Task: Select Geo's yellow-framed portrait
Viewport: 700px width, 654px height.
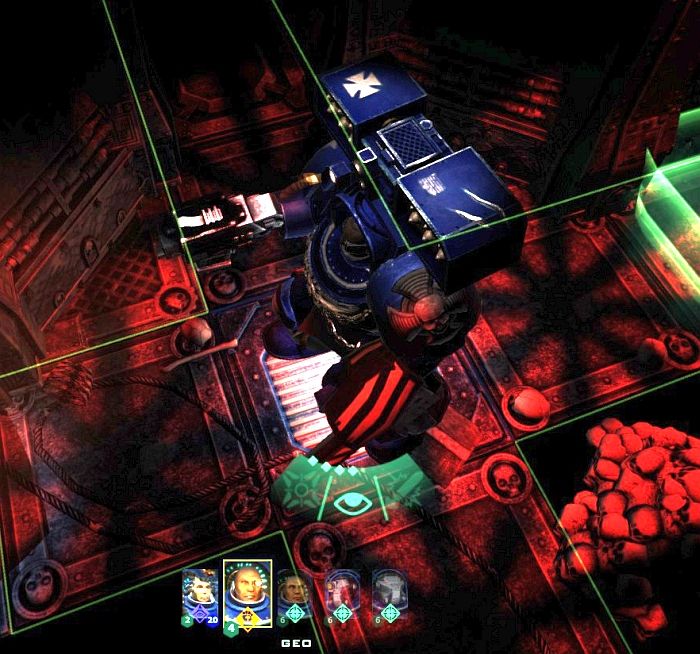Action: pyautogui.click(x=246, y=591)
